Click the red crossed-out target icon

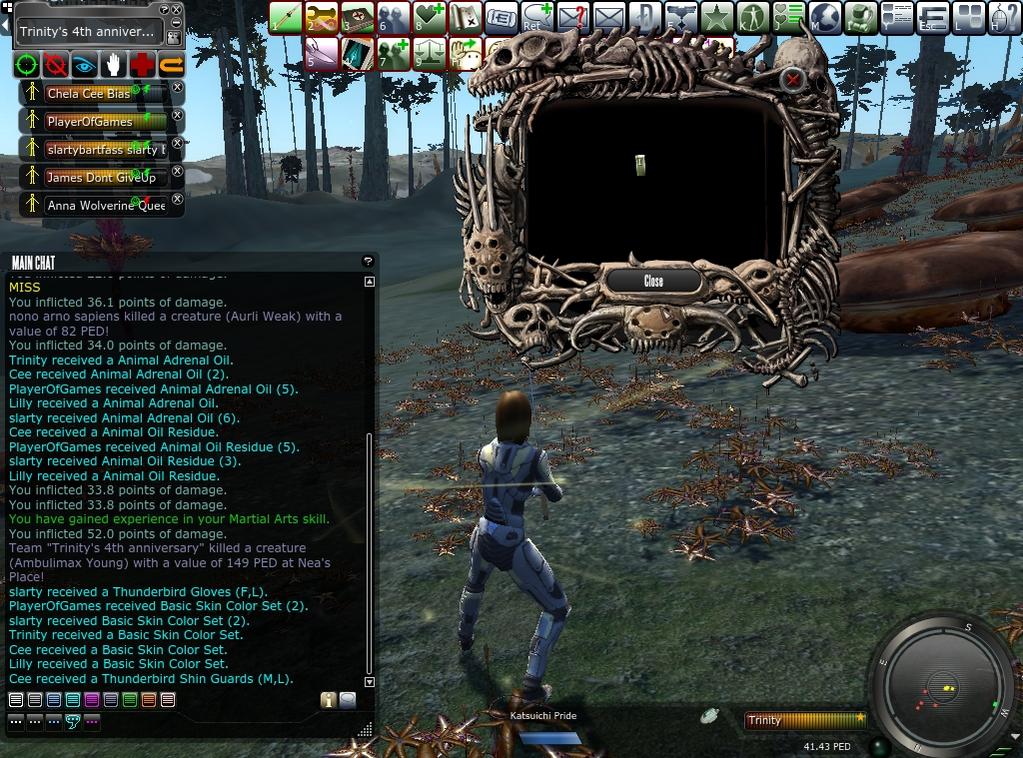pos(56,66)
